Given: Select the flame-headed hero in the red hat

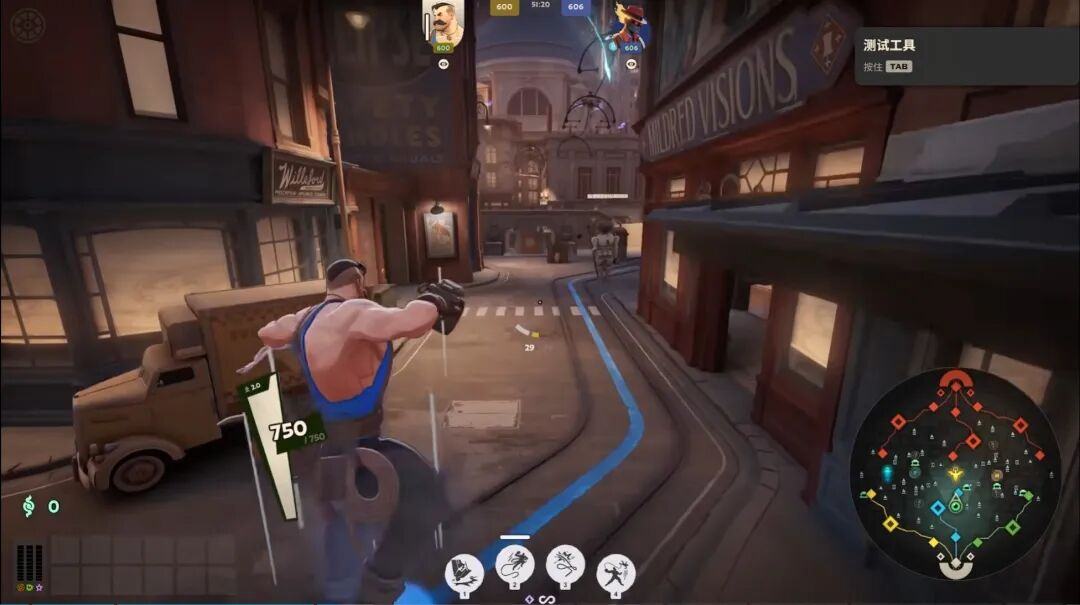Looking at the screenshot, I should (631, 22).
